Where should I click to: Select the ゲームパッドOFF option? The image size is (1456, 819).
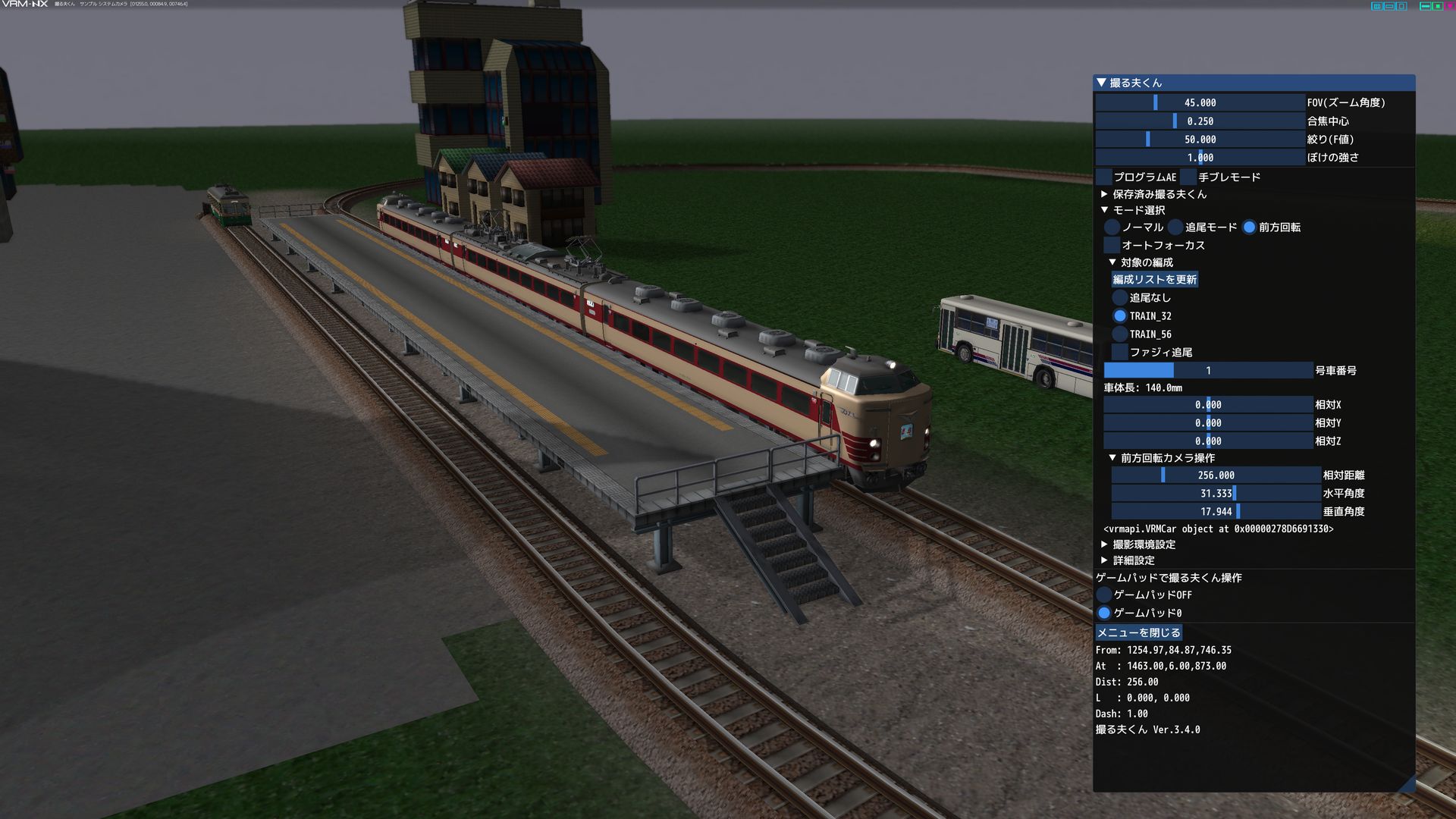(x=1105, y=595)
